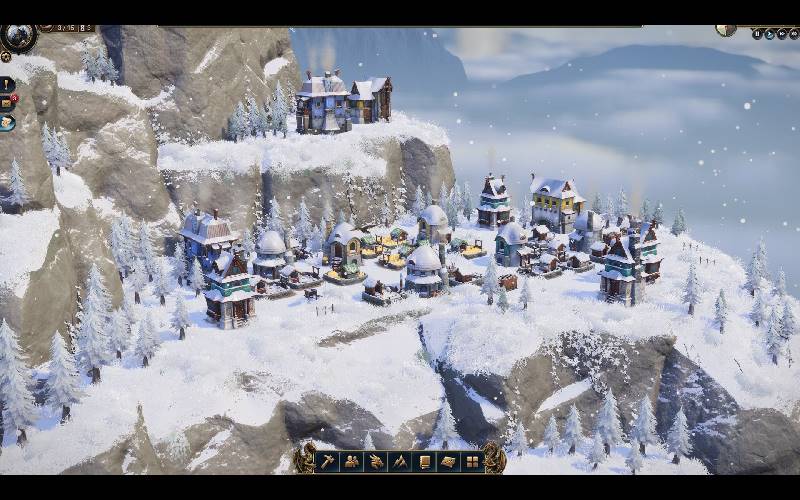Set the fastest game speed

[x=793, y=33]
